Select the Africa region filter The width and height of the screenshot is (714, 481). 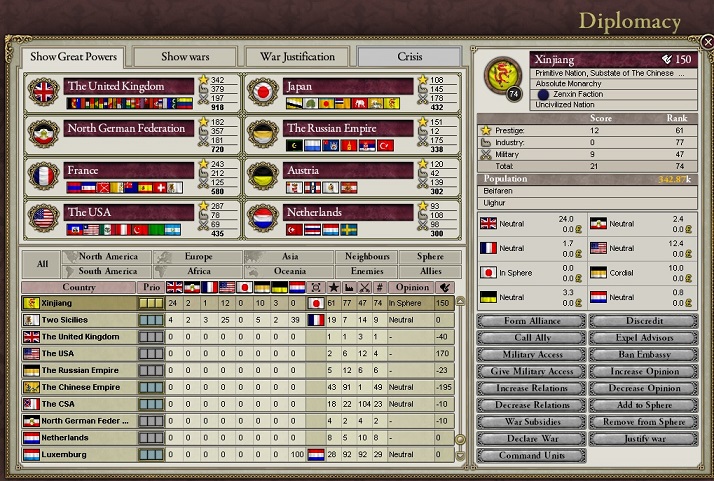198,271
